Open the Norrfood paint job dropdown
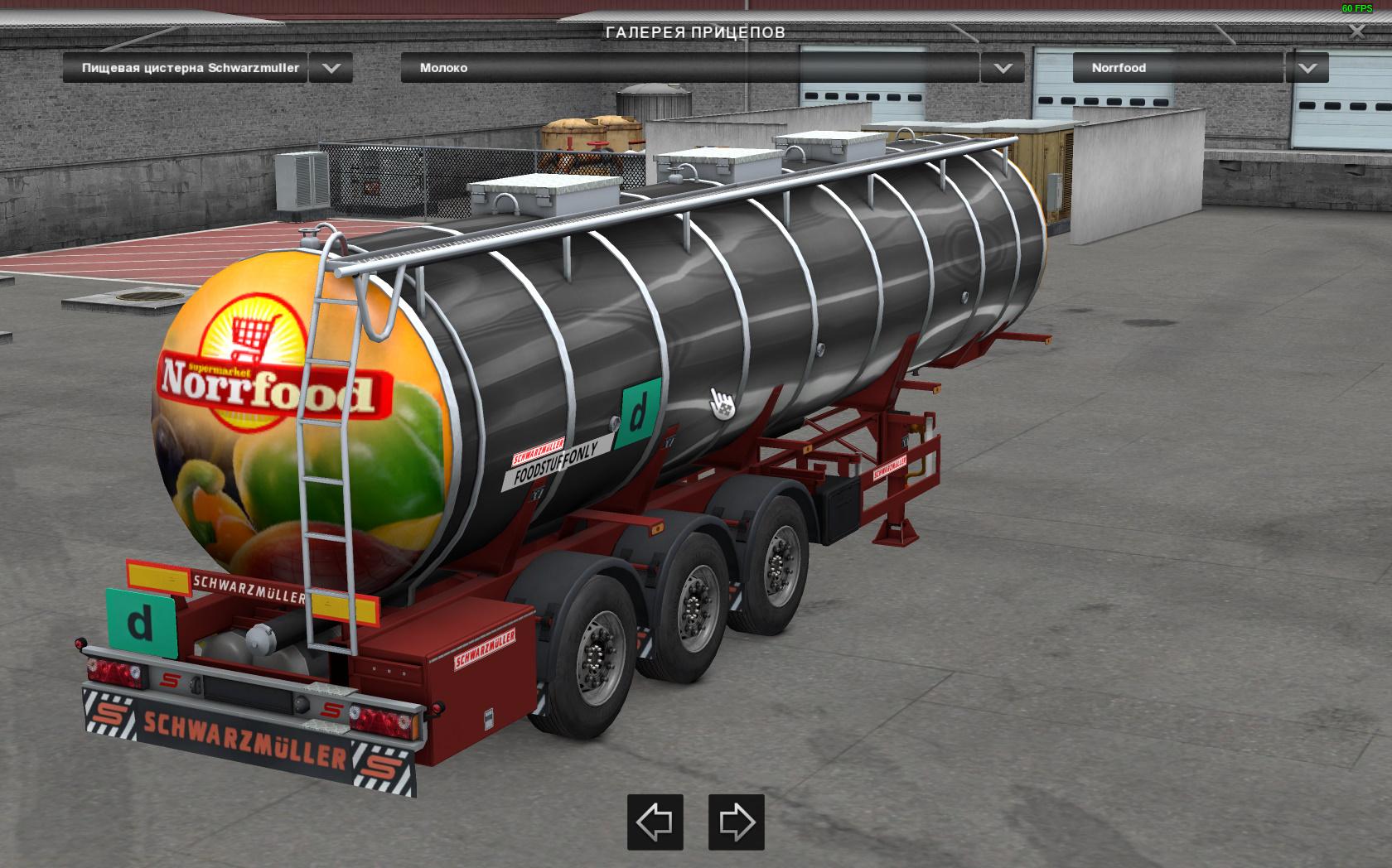This screenshot has width=1392, height=868. coord(1307,68)
